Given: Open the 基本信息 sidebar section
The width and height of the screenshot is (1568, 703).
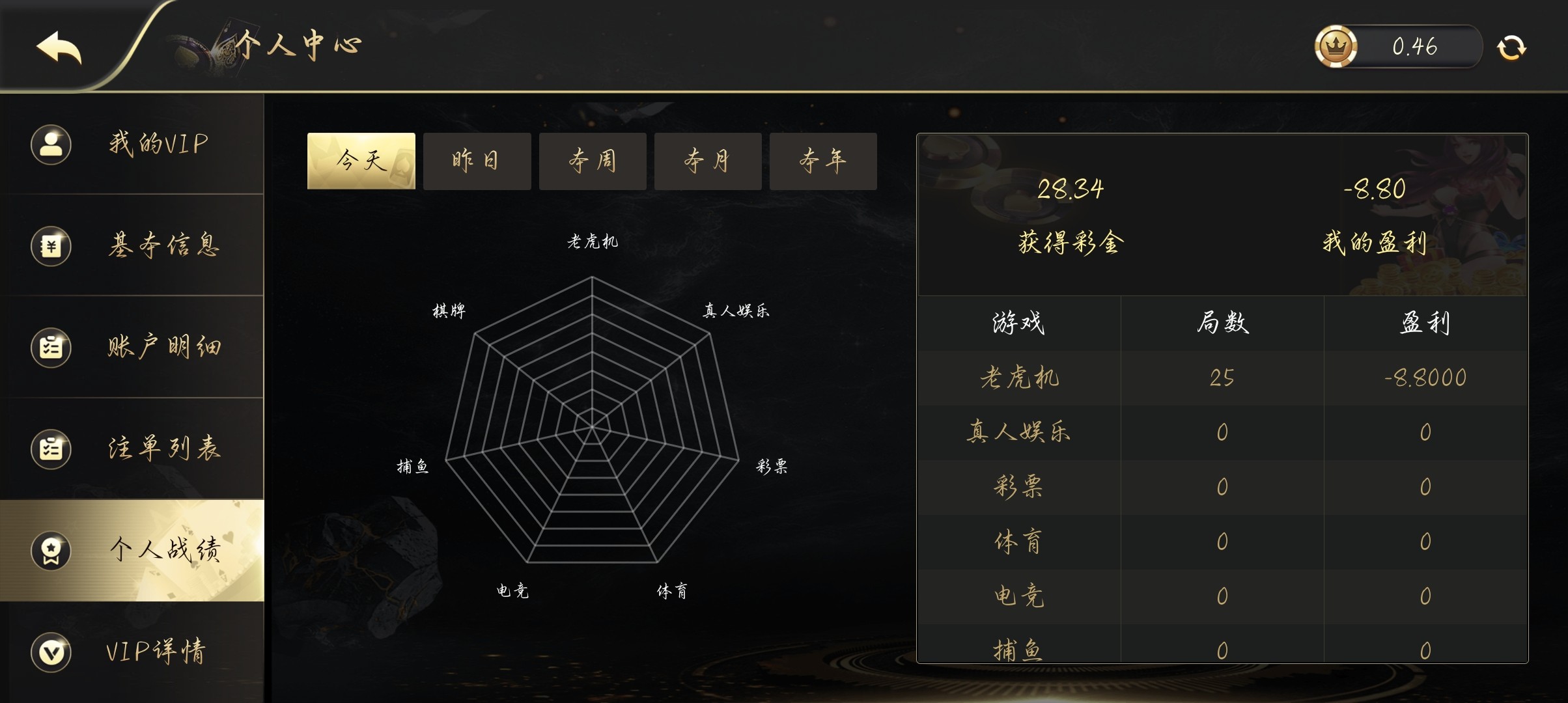Looking at the screenshot, I should [x=163, y=246].
